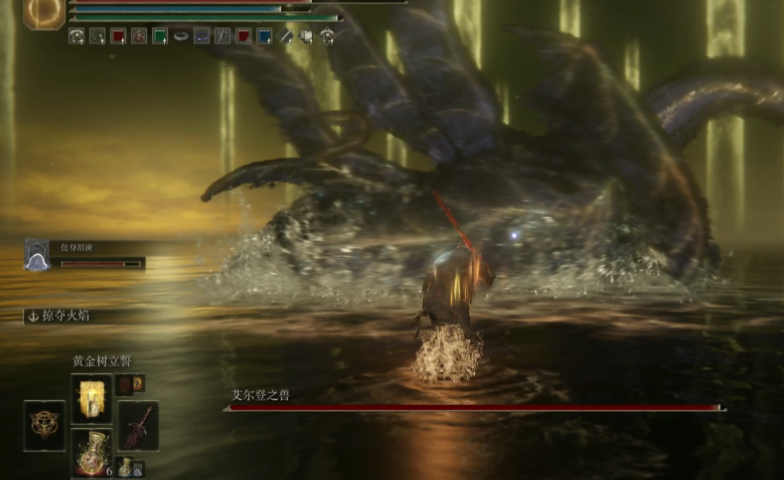The image size is (784, 480).
Task: Click the 艾尔登之兽 boss name label
Action: tap(261, 395)
